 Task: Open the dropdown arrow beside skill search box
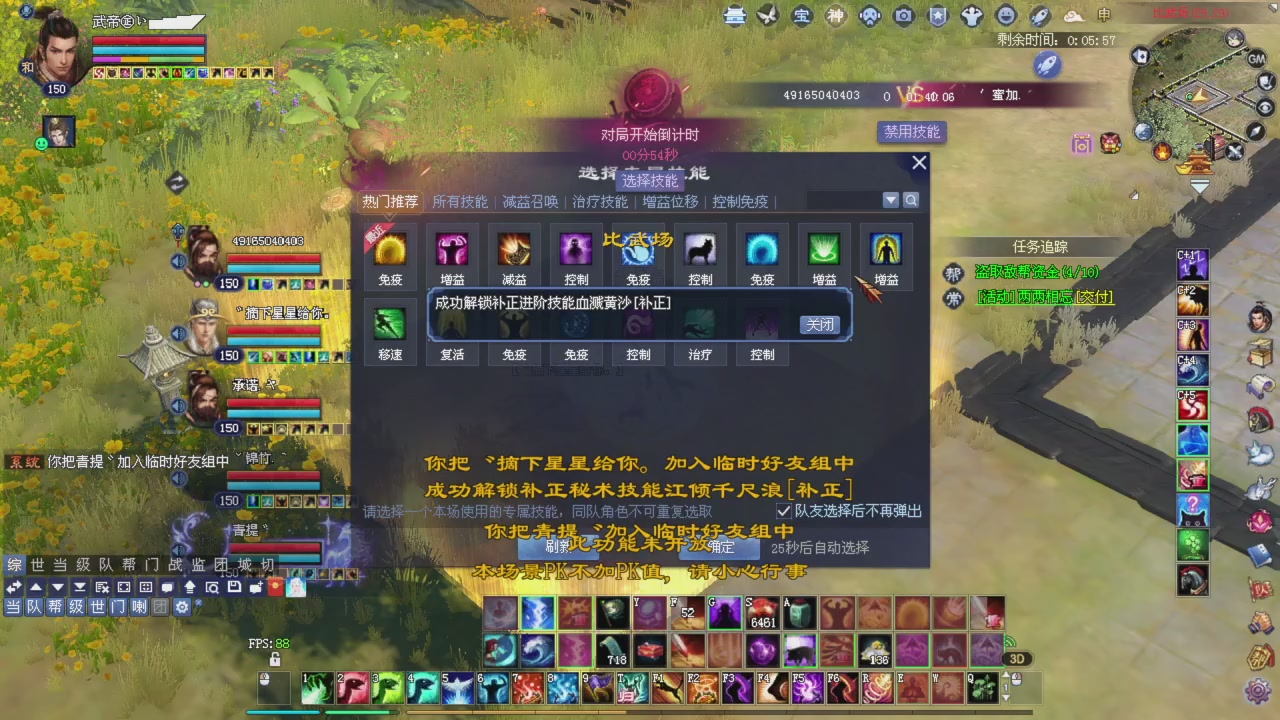pos(890,200)
